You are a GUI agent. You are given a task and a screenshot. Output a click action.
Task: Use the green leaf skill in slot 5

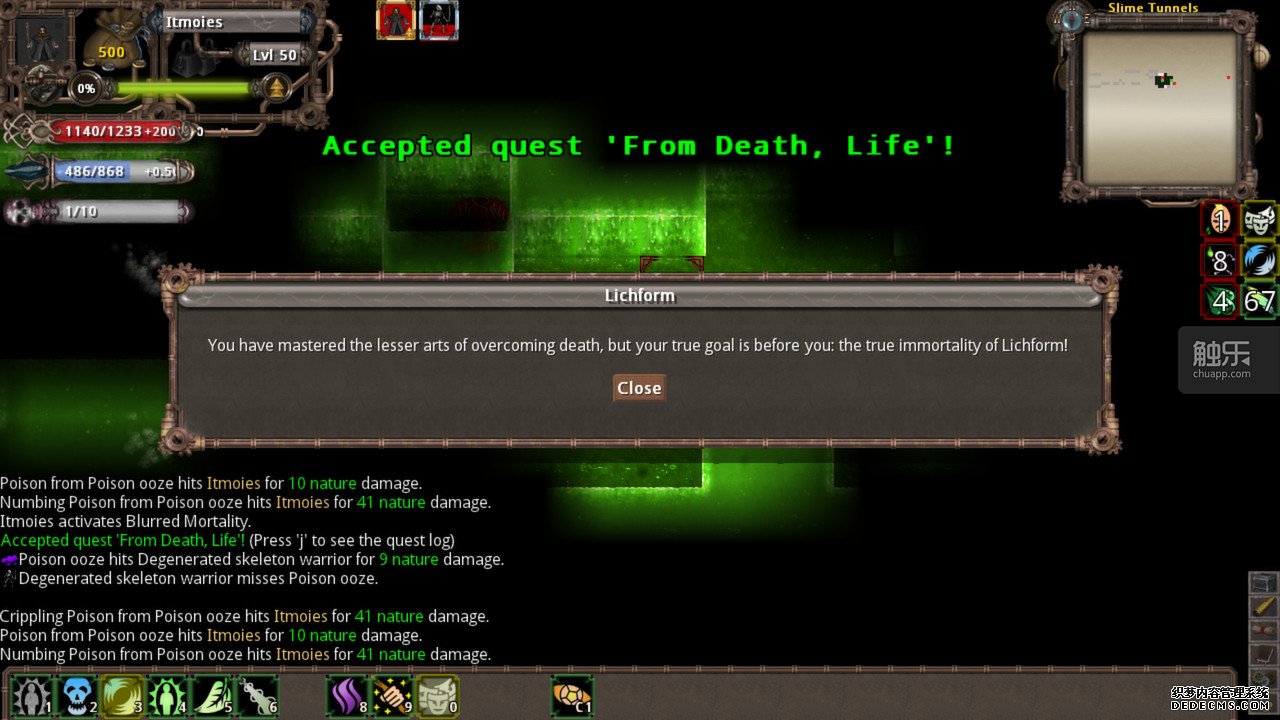click(213, 696)
